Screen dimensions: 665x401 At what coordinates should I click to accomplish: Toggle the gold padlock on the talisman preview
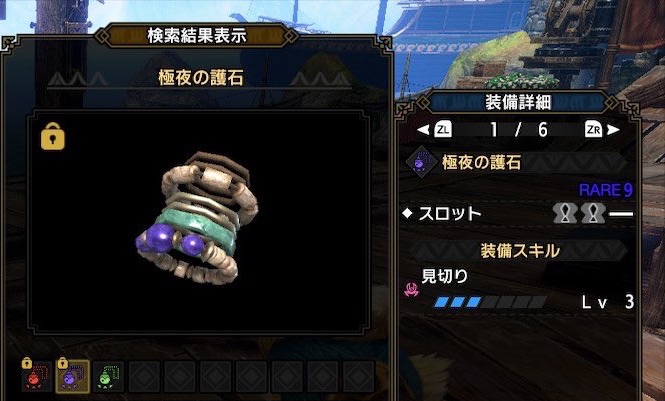coord(53,138)
